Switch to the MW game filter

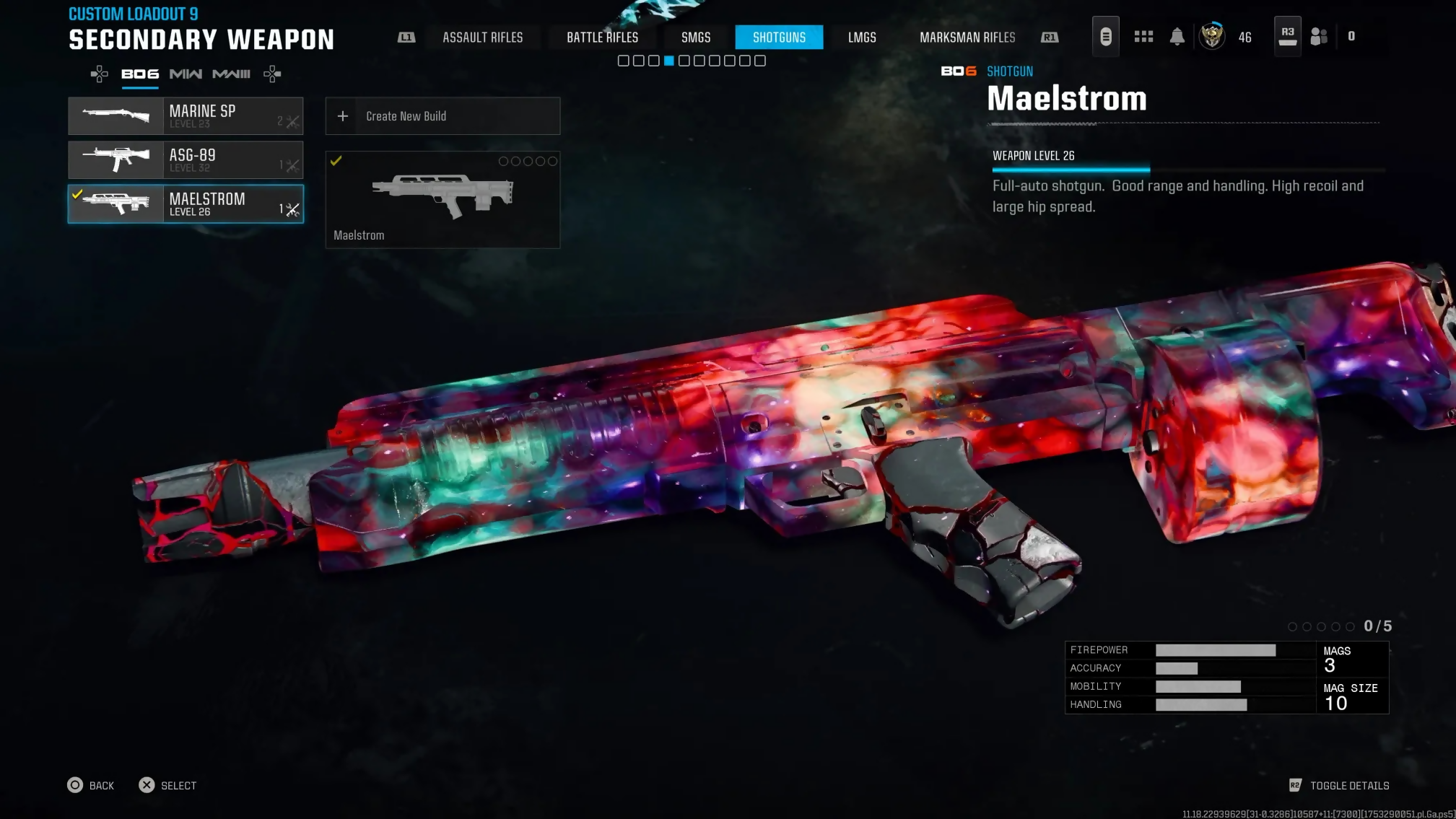click(x=186, y=74)
